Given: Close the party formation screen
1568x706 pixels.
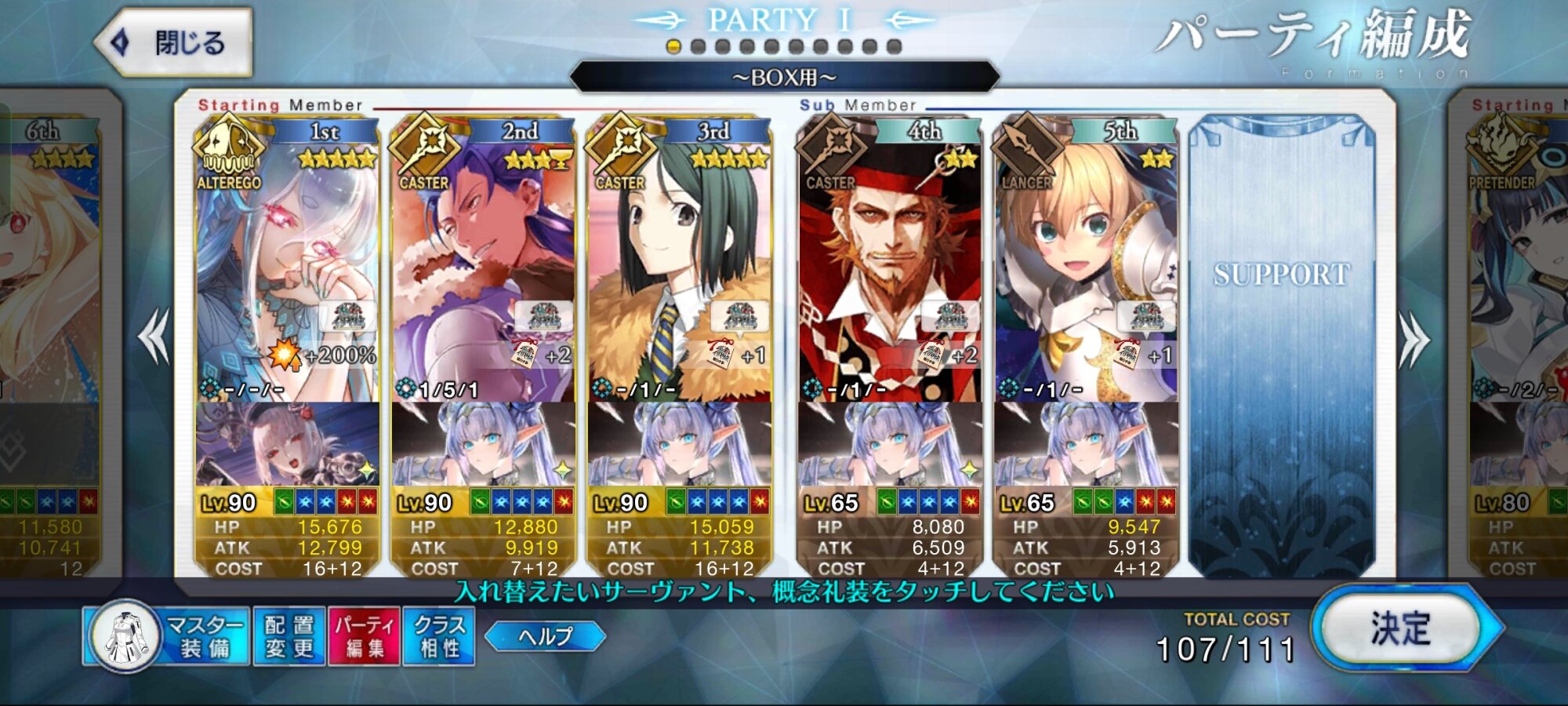Looking at the screenshot, I should click(174, 43).
